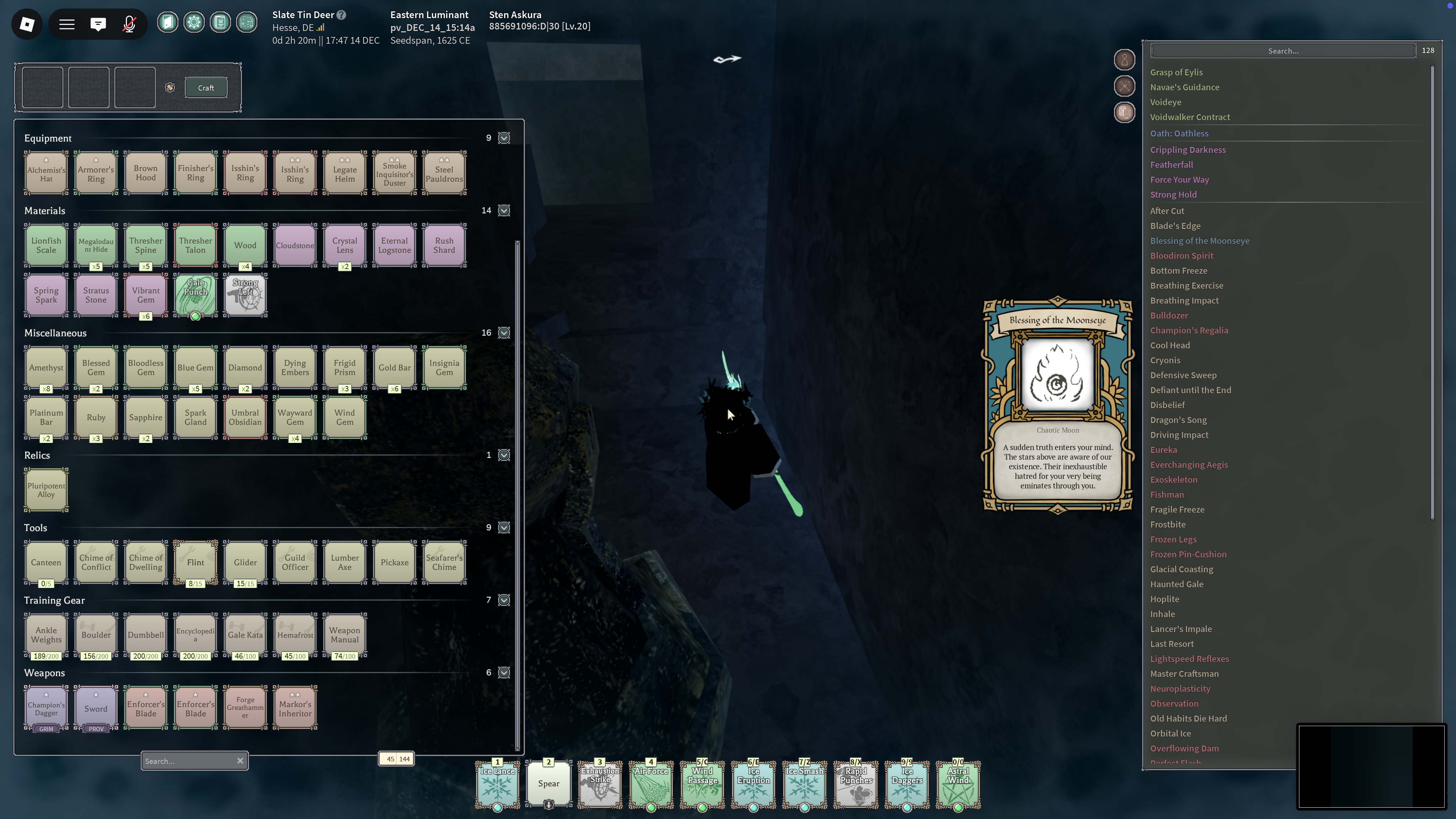Open the chat window icon
This screenshot has width=1456, height=819.
point(98,24)
